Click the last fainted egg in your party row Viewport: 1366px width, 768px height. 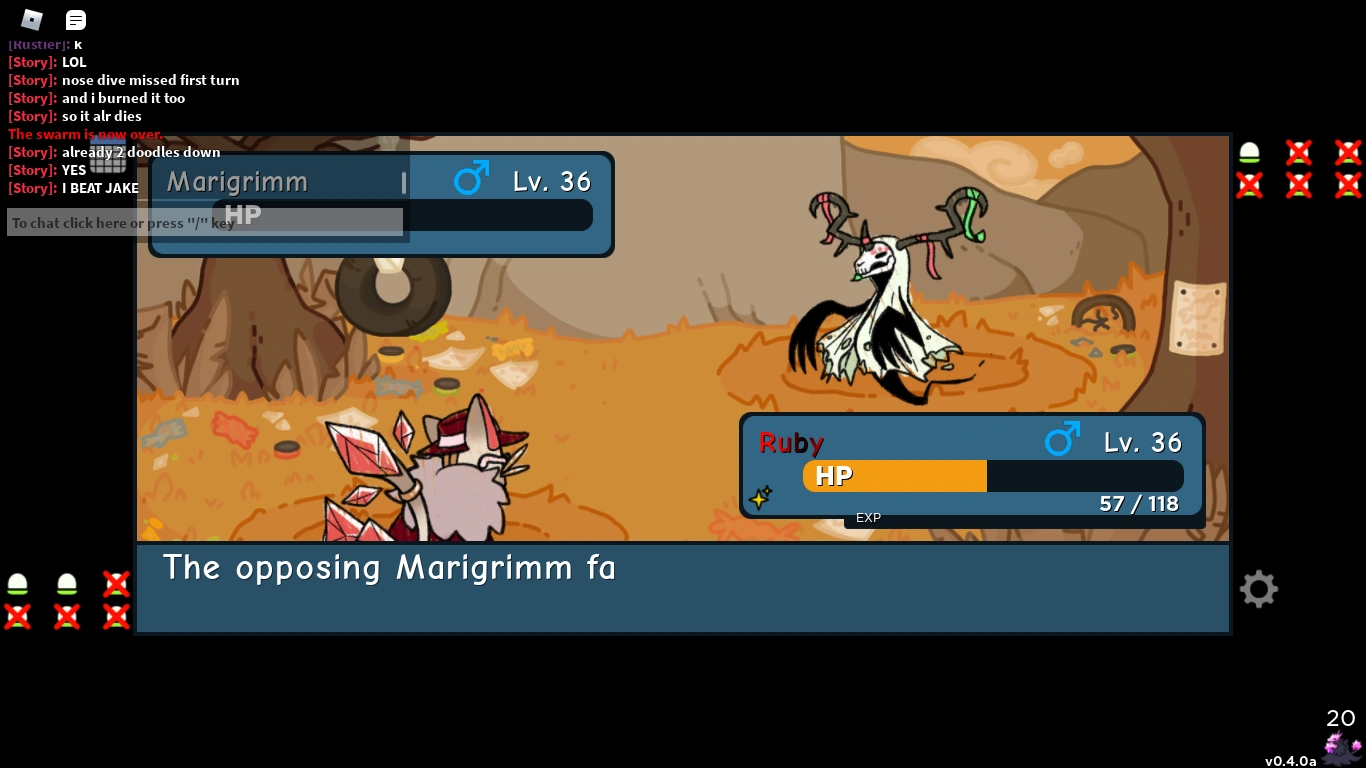(115, 615)
